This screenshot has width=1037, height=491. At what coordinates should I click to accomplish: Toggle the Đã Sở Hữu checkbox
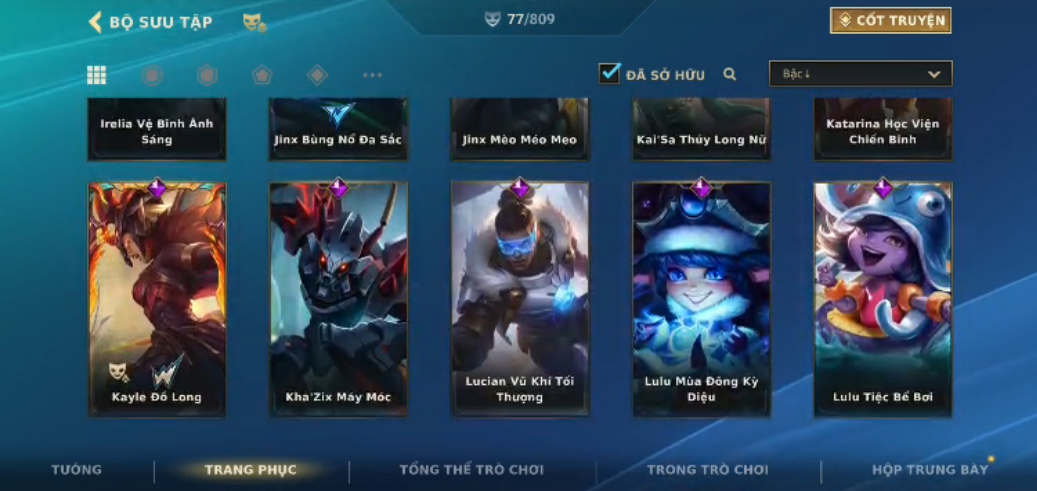pyautogui.click(x=610, y=73)
